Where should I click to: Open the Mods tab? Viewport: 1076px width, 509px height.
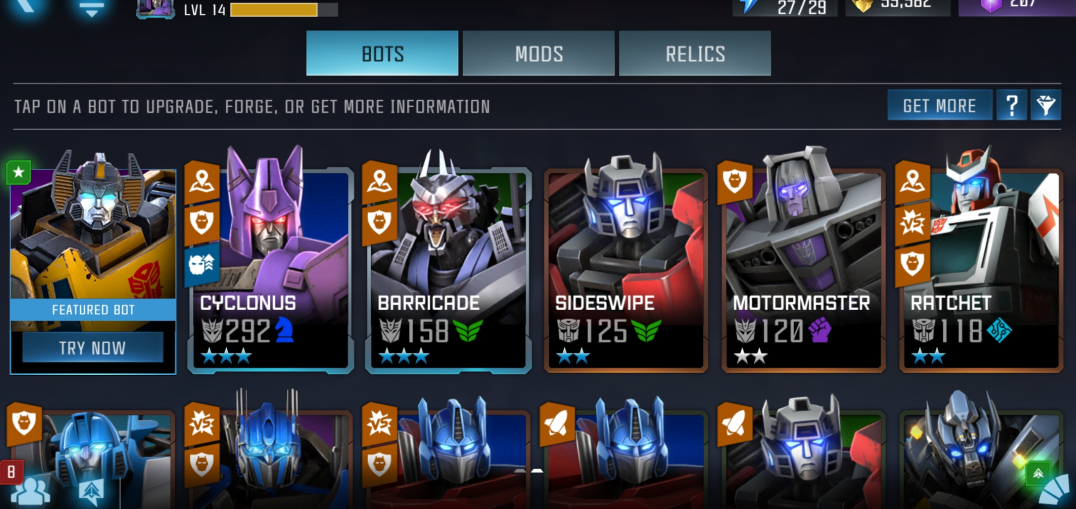pyautogui.click(x=538, y=53)
